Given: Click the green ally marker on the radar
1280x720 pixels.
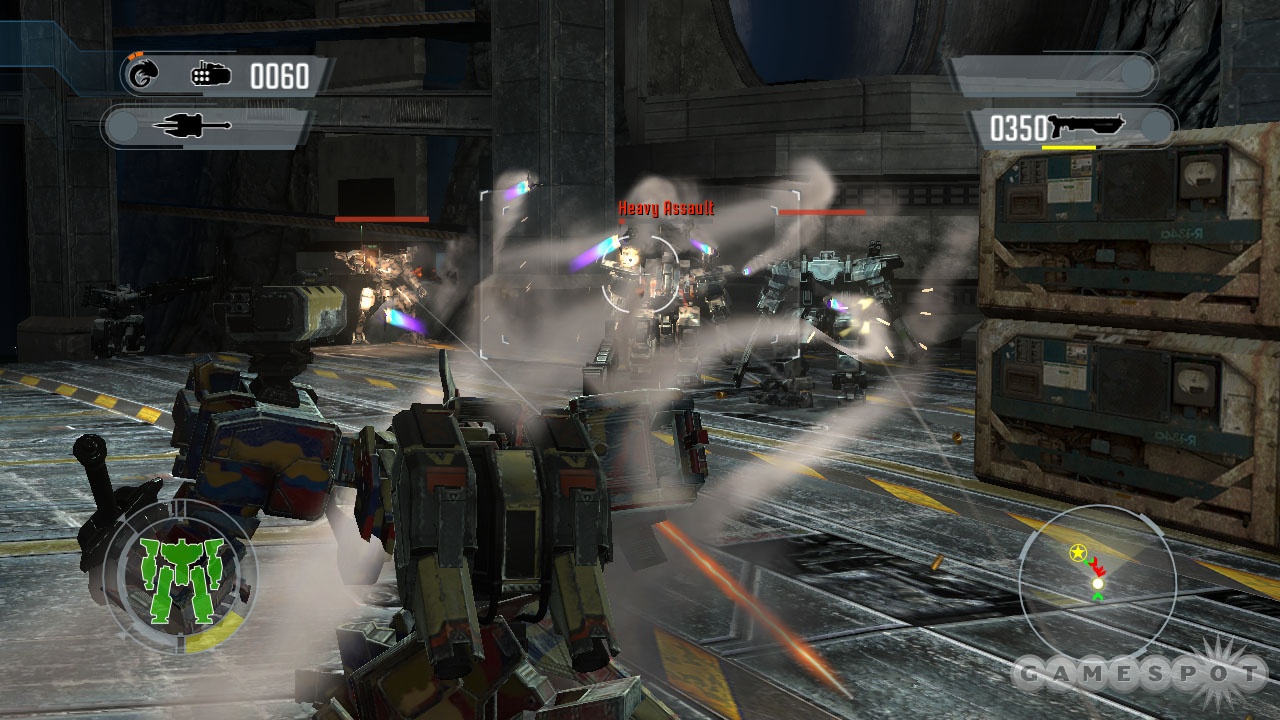Looking at the screenshot, I should tap(1098, 596).
